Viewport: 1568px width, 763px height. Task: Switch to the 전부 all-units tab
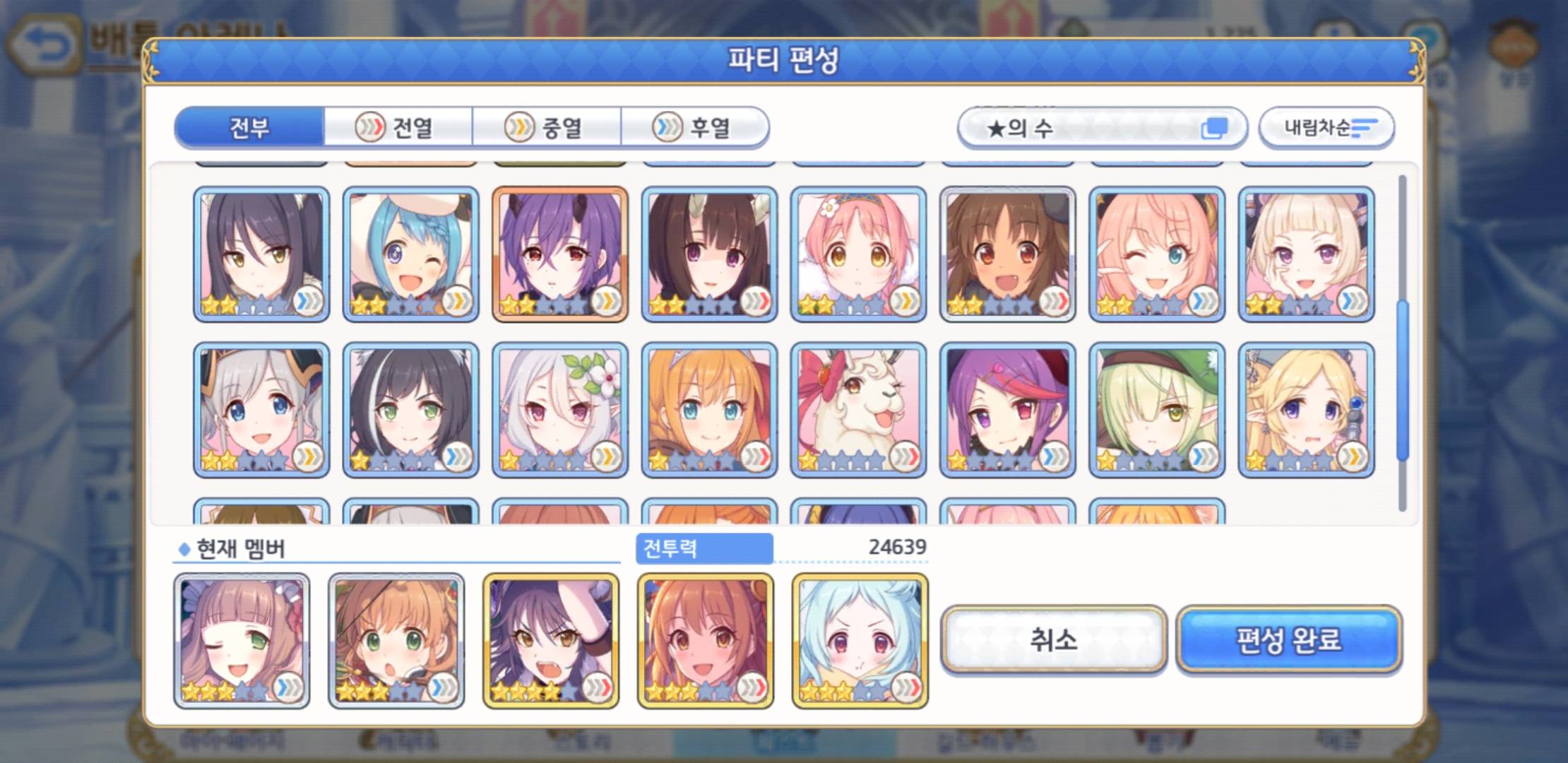tap(249, 128)
